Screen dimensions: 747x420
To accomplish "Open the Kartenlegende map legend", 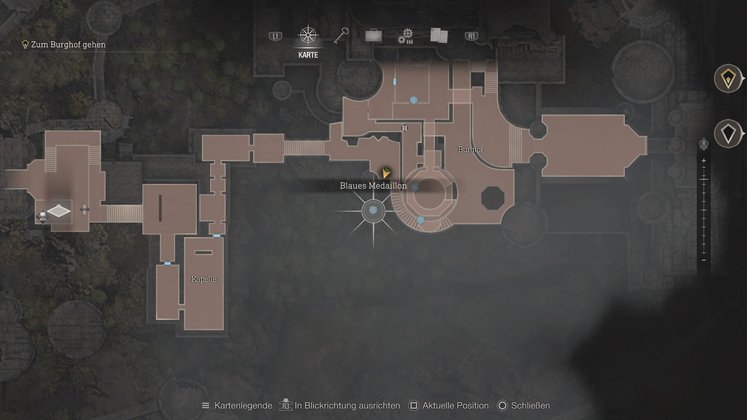I will (236, 406).
